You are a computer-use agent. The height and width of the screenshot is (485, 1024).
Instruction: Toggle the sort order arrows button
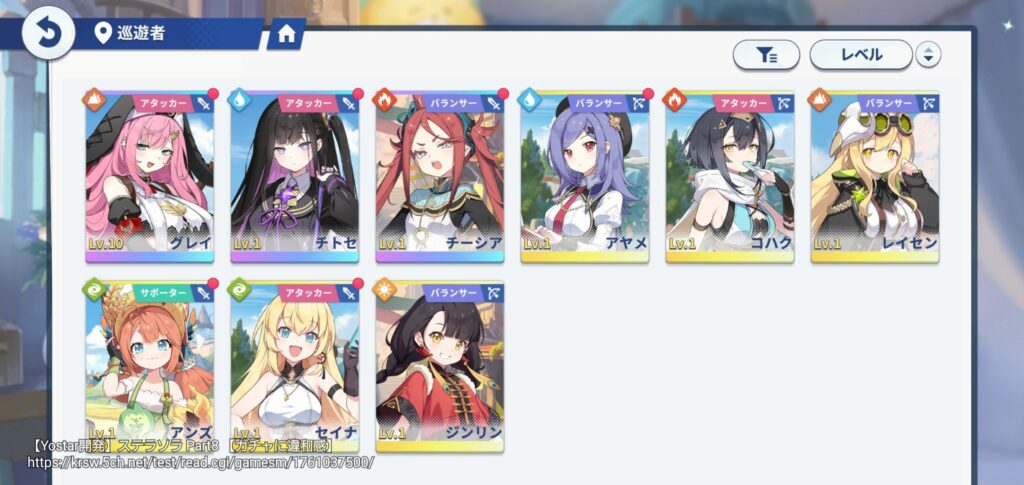click(928, 55)
